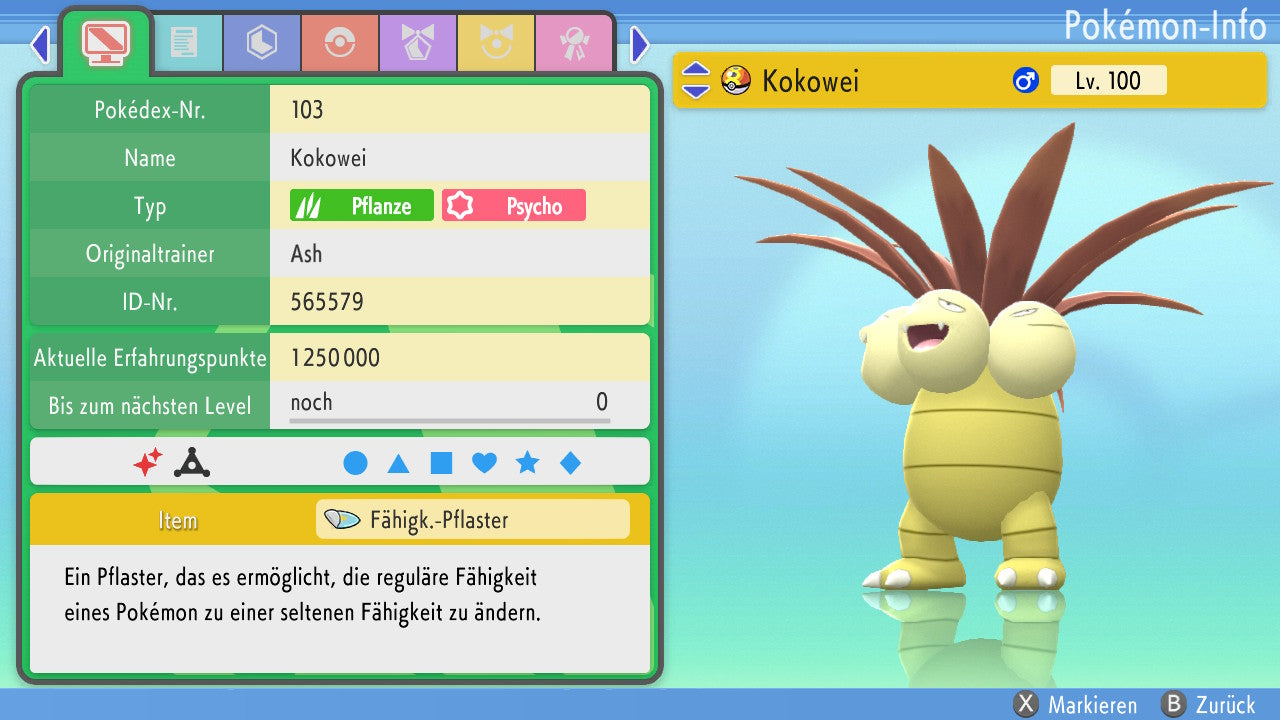This screenshot has height=720, width=1280.
Task: Toggle the square marking
Action: click(441, 463)
